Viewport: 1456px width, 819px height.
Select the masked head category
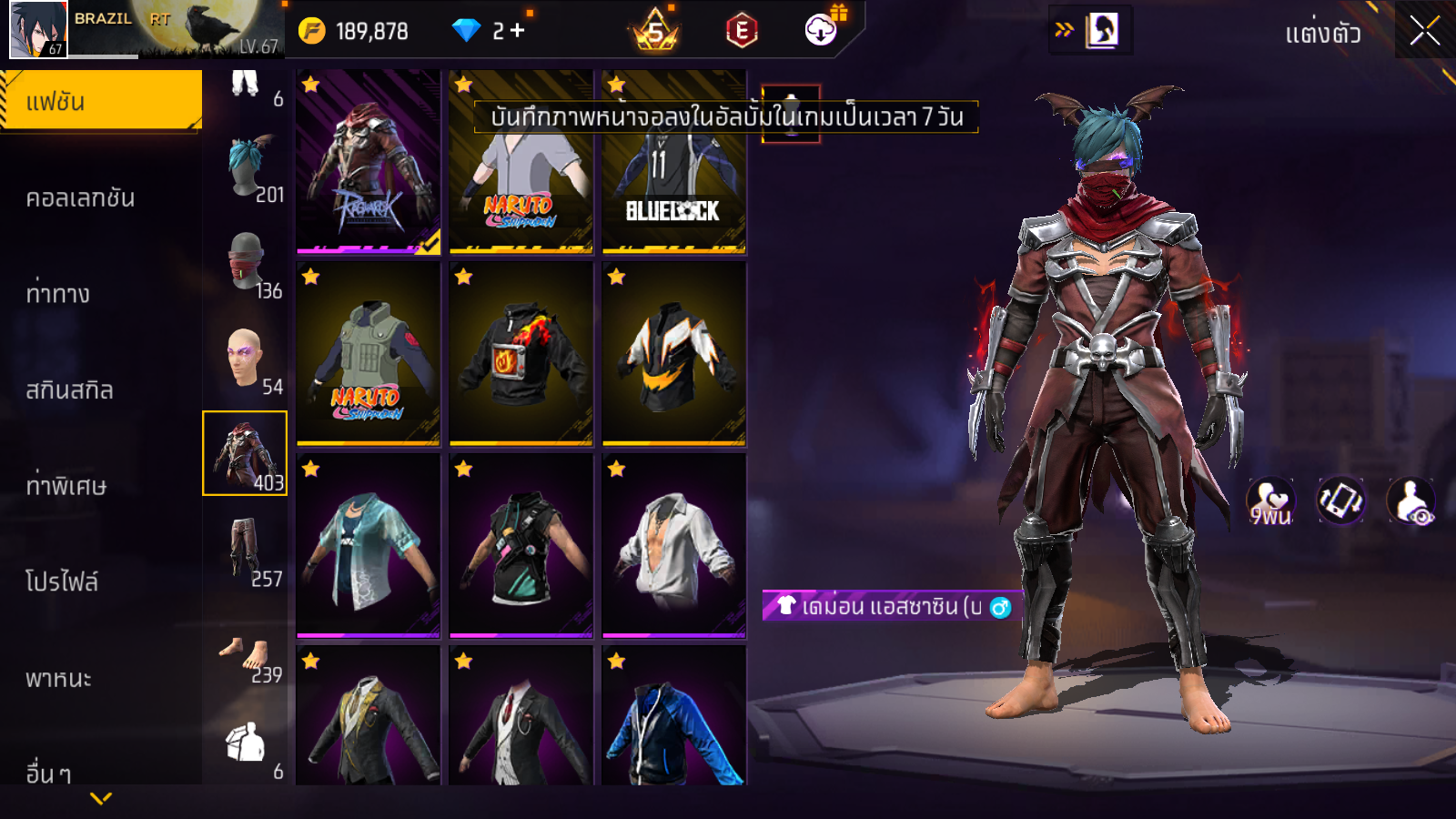[248, 262]
